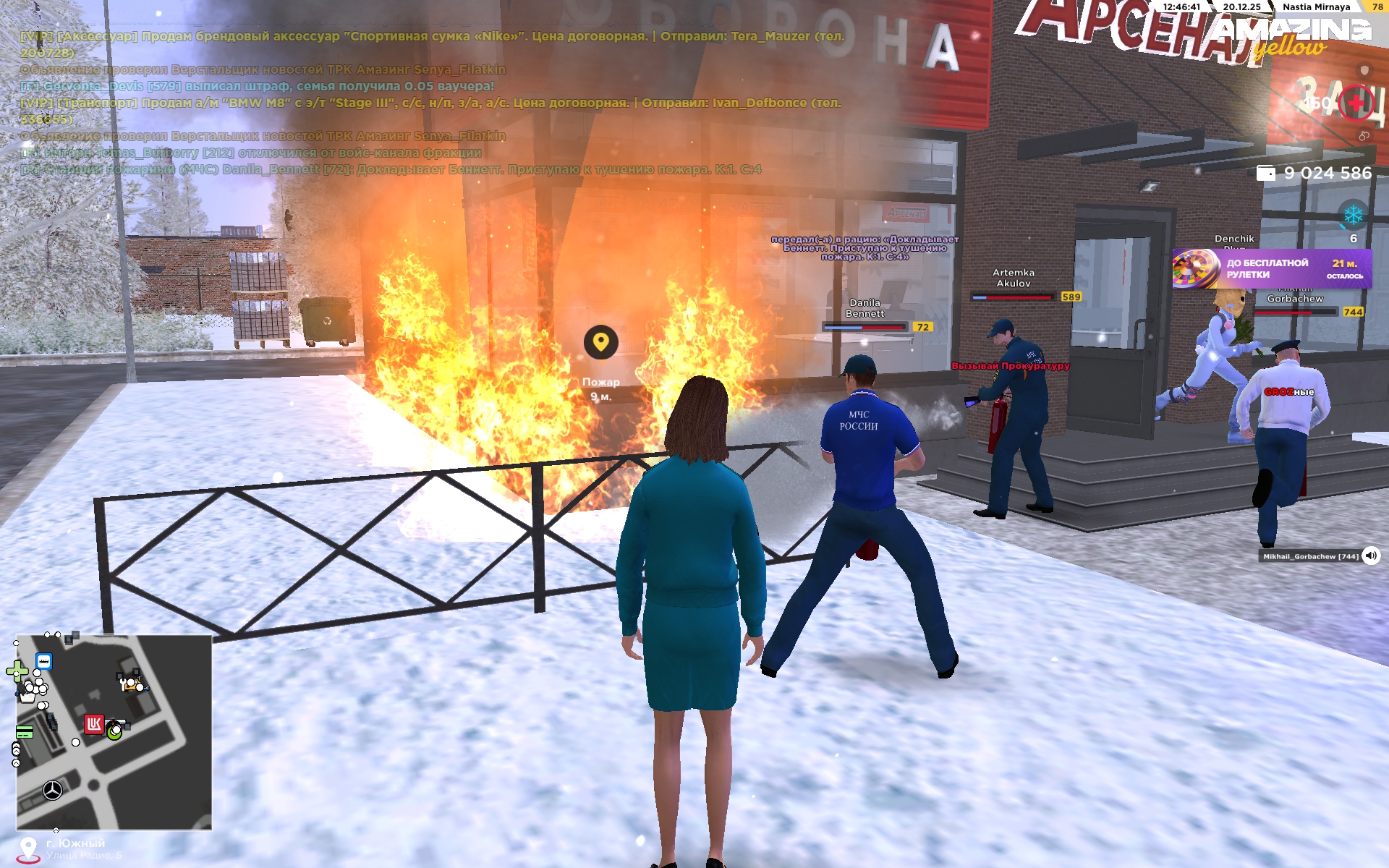Click the blue snowflake event icon
The width and height of the screenshot is (1389, 868).
[x=1353, y=215]
